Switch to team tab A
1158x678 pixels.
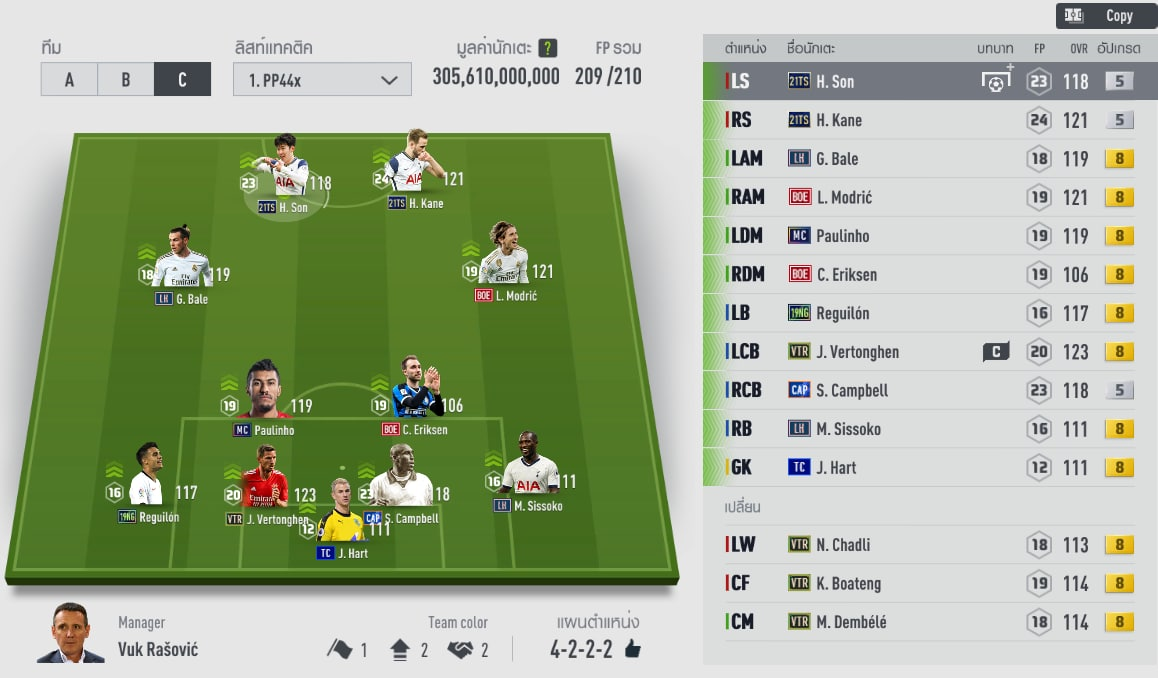[x=69, y=79]
